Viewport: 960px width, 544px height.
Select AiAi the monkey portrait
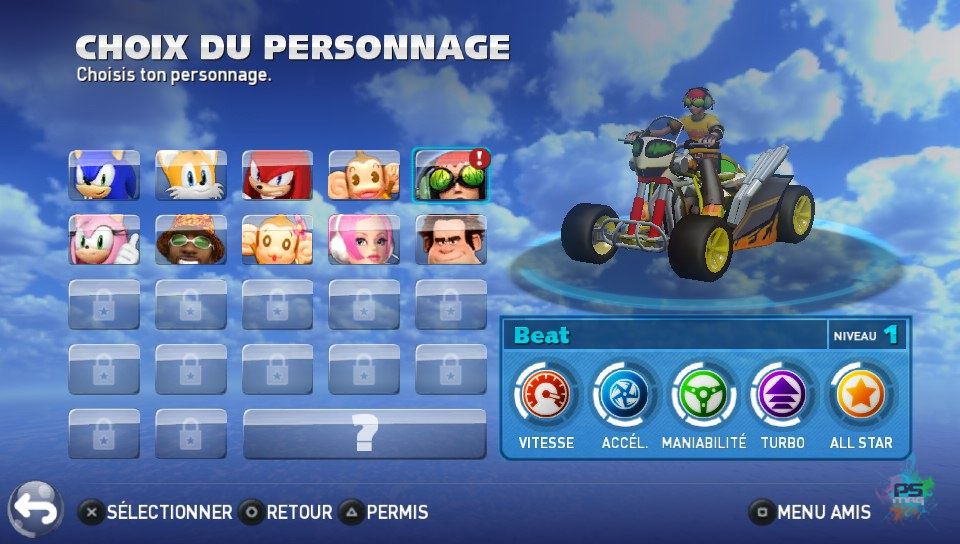point(364,175)
